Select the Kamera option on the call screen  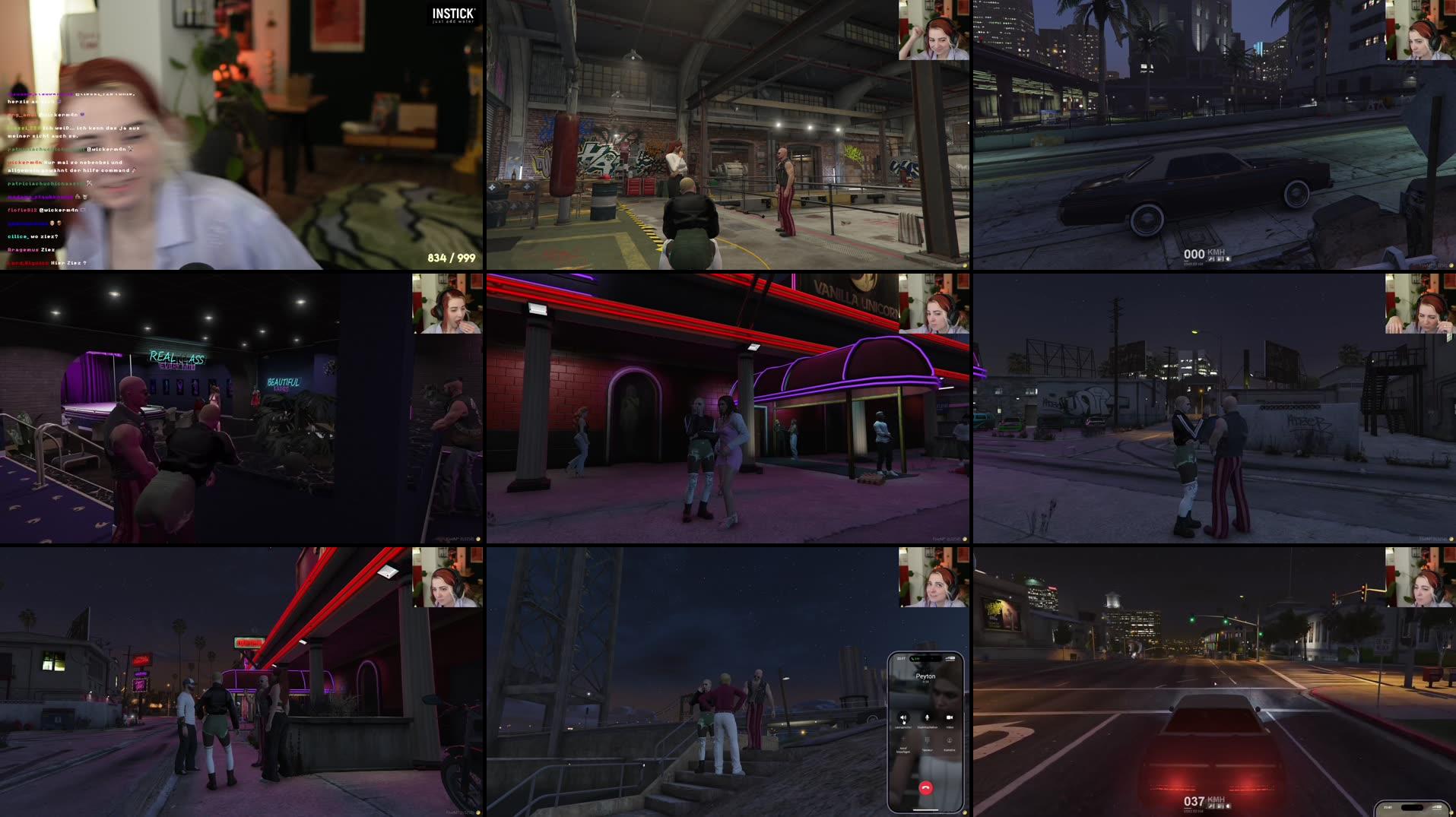coord(950,740)
